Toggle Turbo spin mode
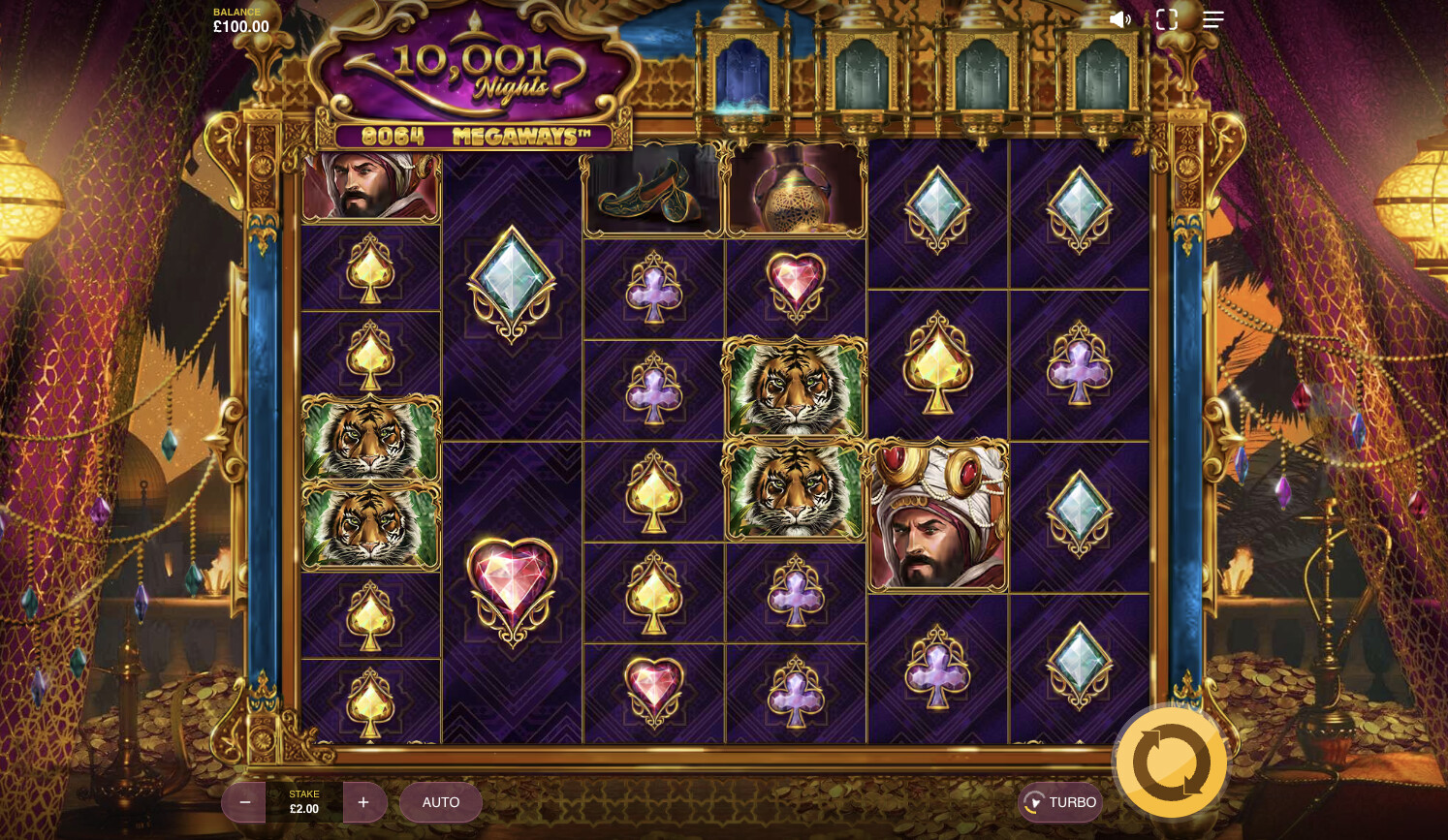The height and width of the screenshot is (840, 1448). pos(1060,802)
